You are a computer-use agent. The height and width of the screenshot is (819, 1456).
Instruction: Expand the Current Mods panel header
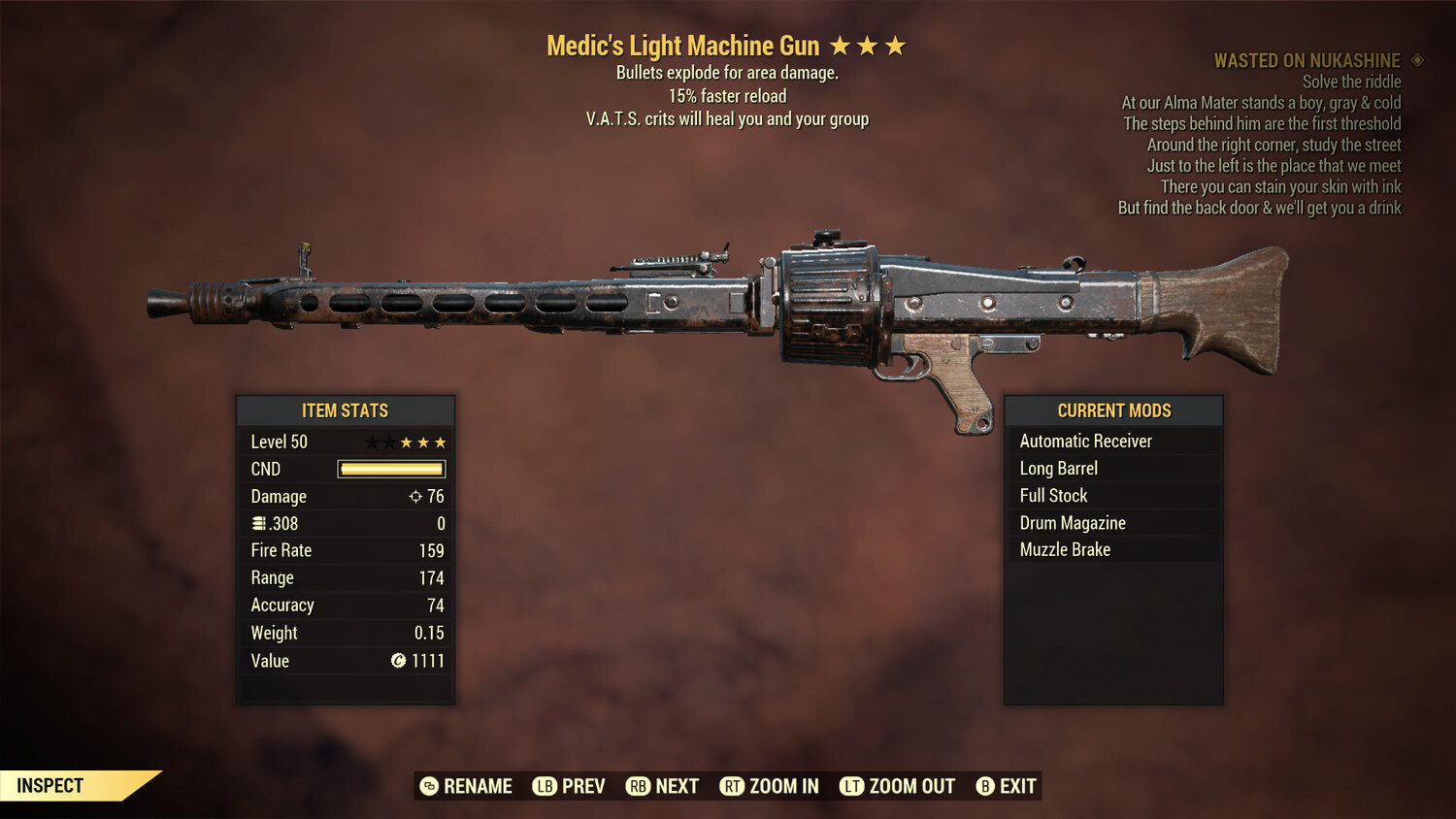point(1113,410)
